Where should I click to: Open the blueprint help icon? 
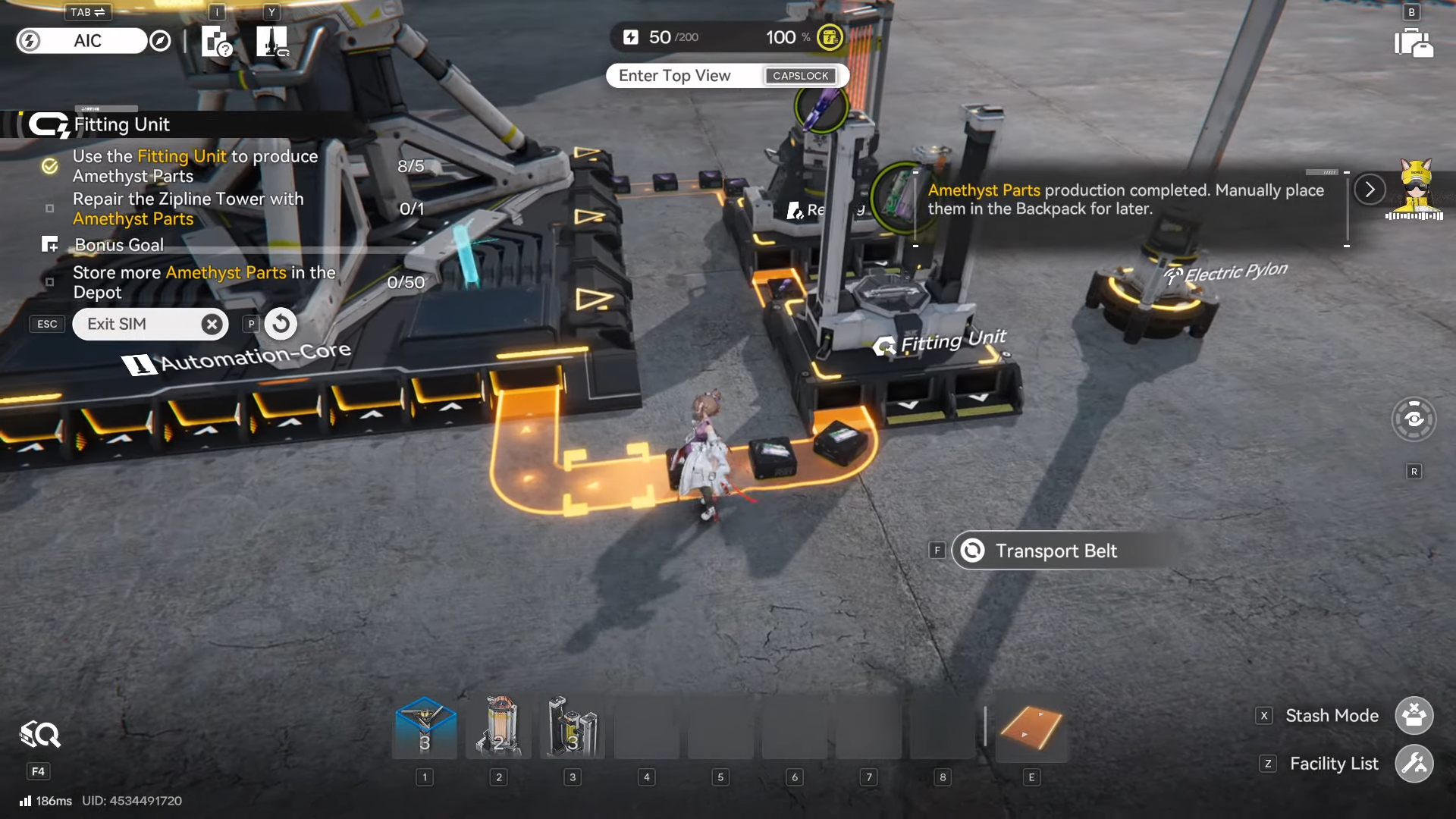[216, 41]
